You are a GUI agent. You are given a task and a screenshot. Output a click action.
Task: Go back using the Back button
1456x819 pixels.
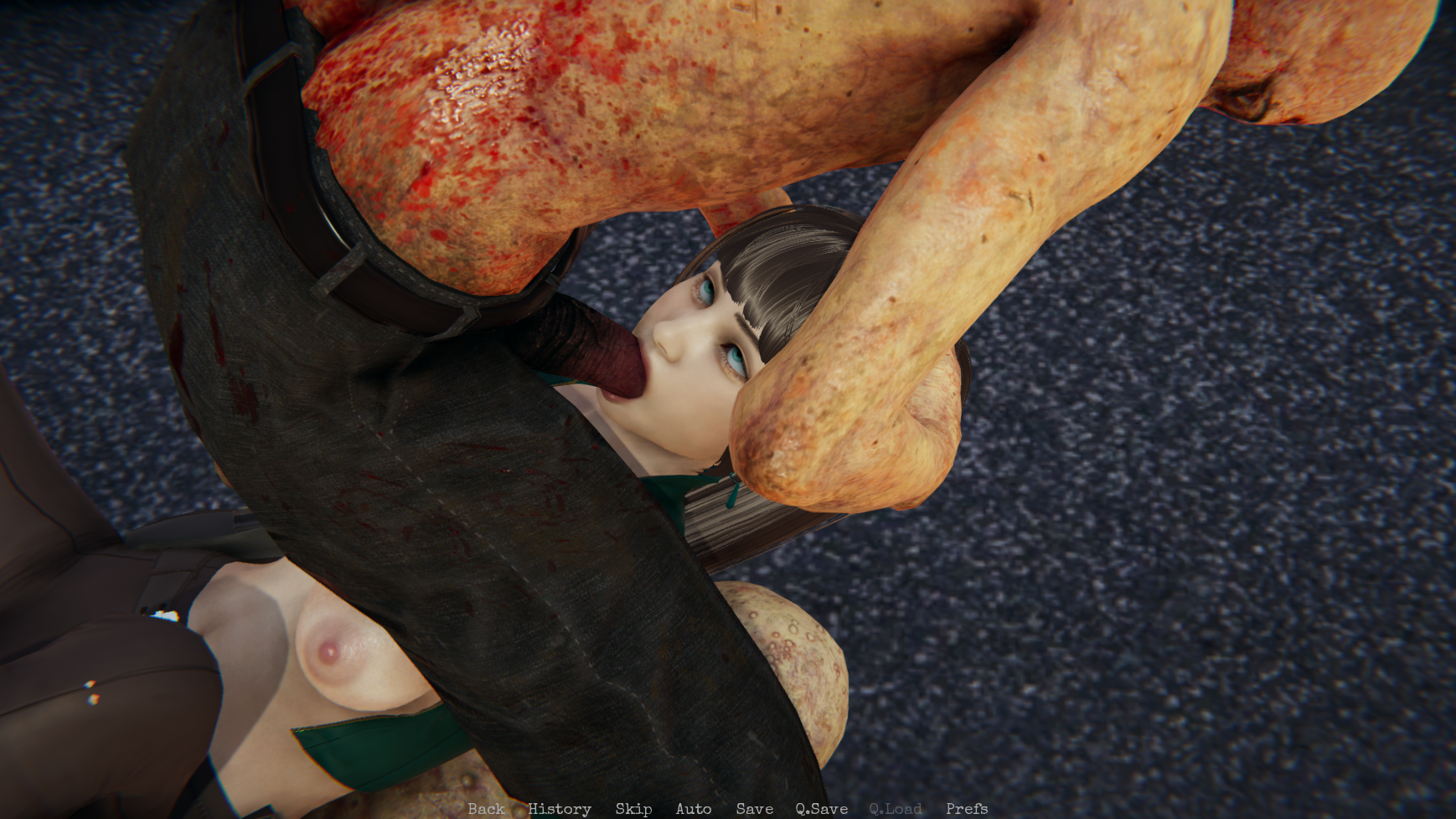486,808
